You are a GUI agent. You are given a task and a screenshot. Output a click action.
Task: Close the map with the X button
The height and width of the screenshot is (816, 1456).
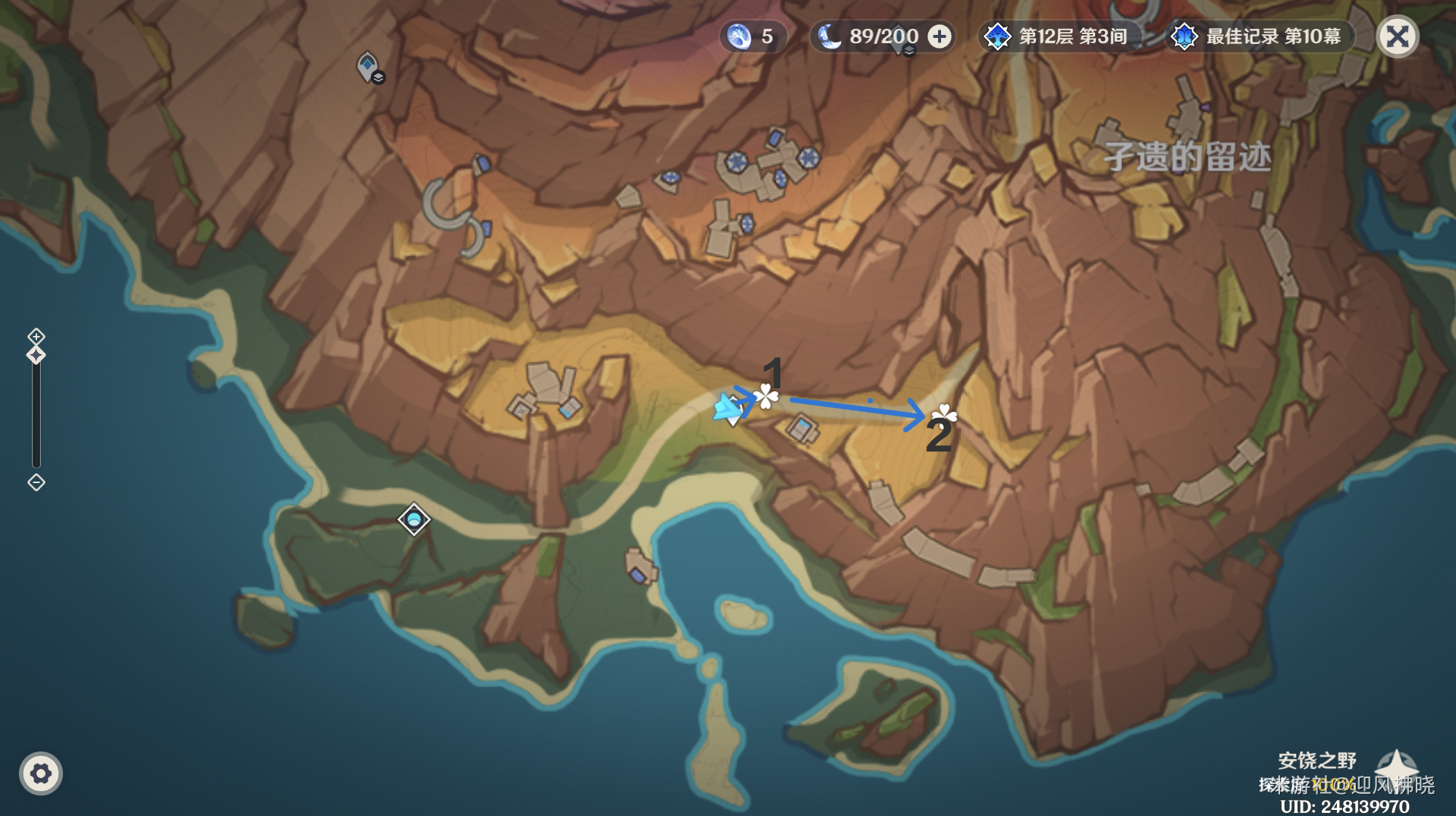click(1399, 36)
